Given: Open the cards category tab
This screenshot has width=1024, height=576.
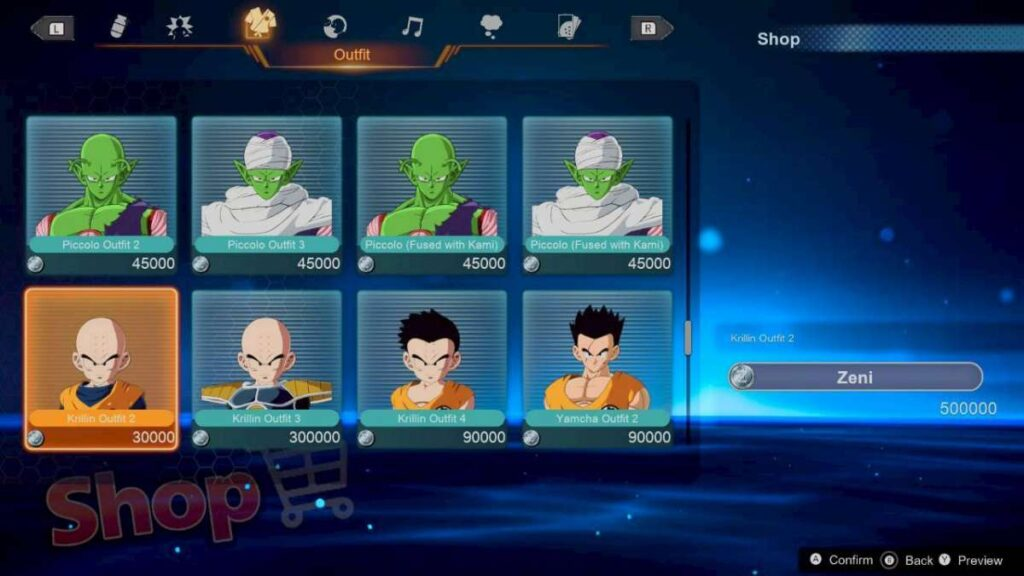Looking at the screenshot, I should pyautogui.click(x=570, y=26).
